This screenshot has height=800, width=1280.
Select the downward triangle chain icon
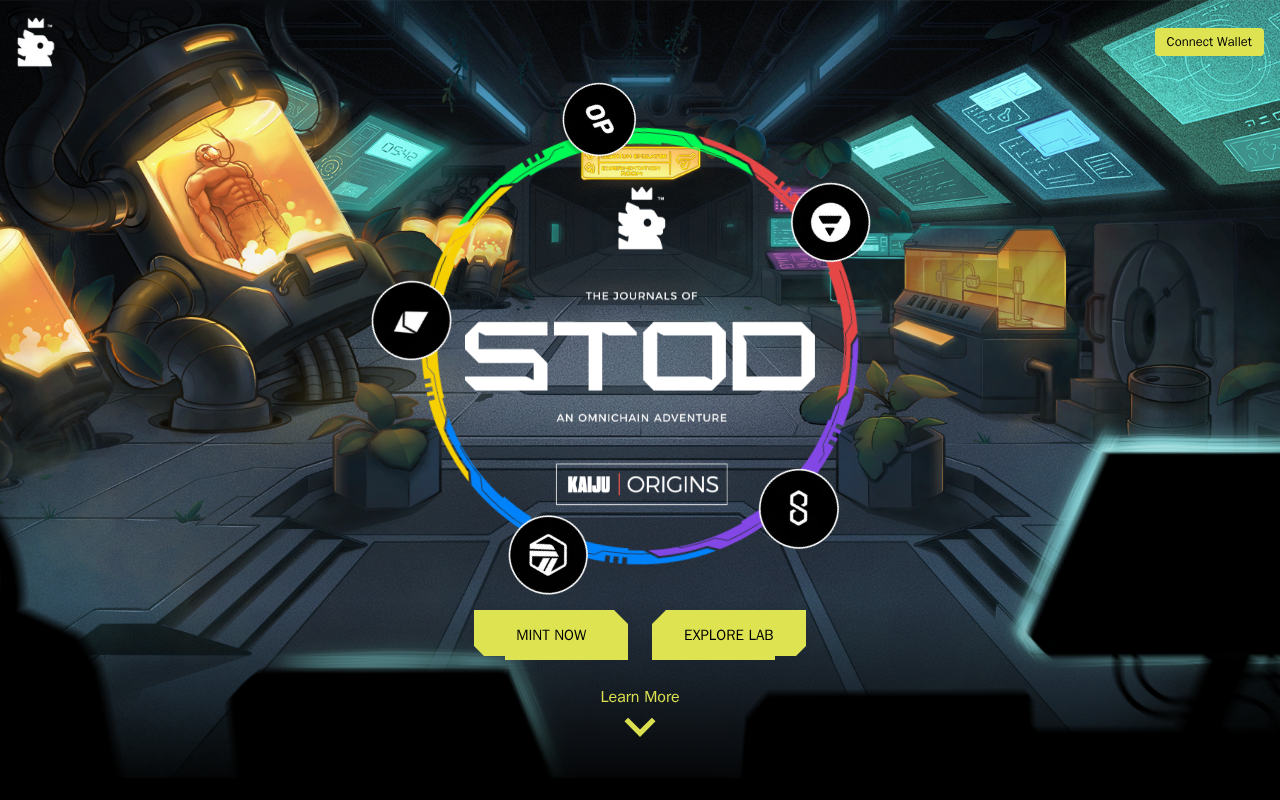point(830,222)
